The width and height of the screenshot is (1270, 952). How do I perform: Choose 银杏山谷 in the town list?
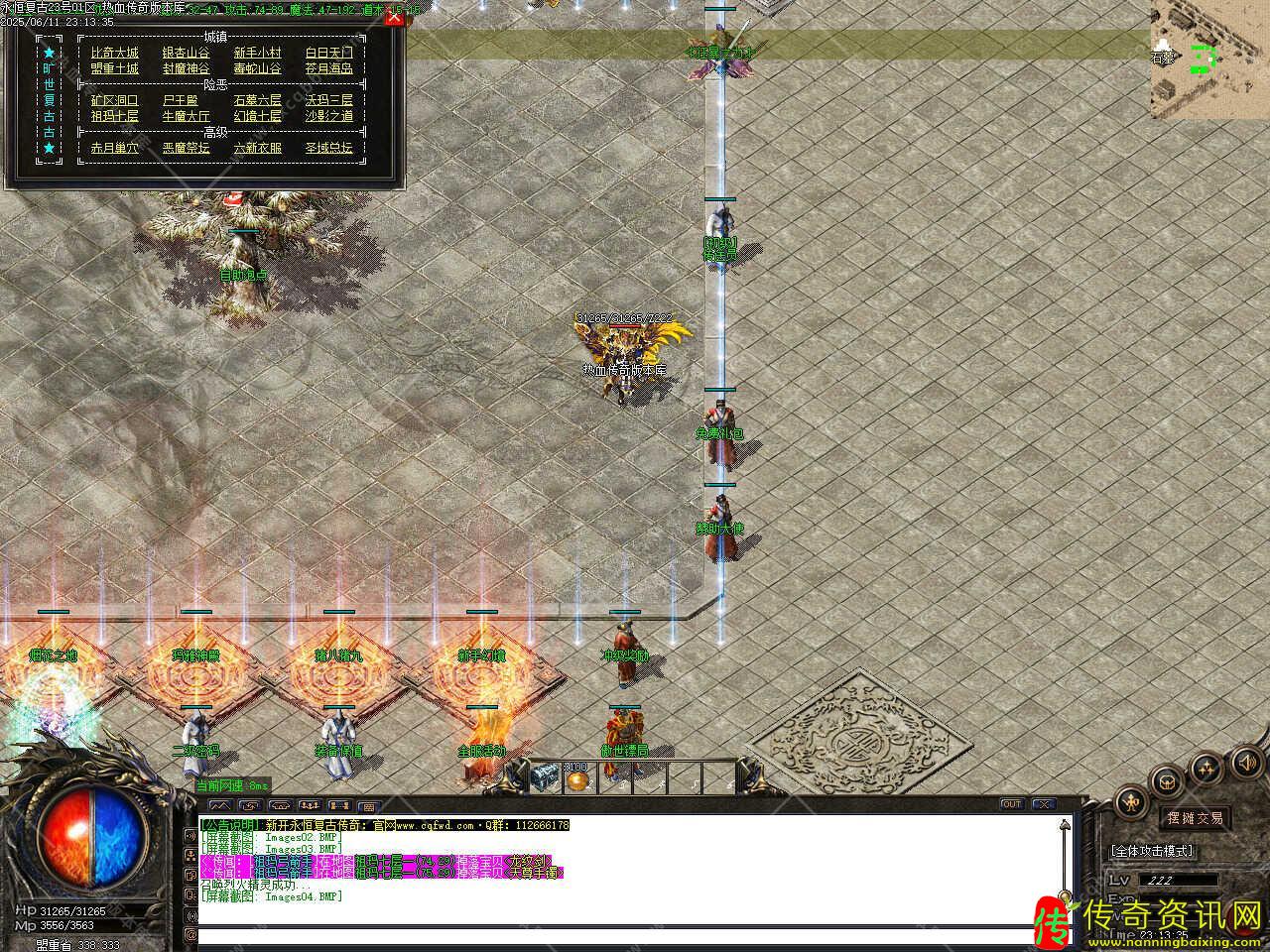186,53
